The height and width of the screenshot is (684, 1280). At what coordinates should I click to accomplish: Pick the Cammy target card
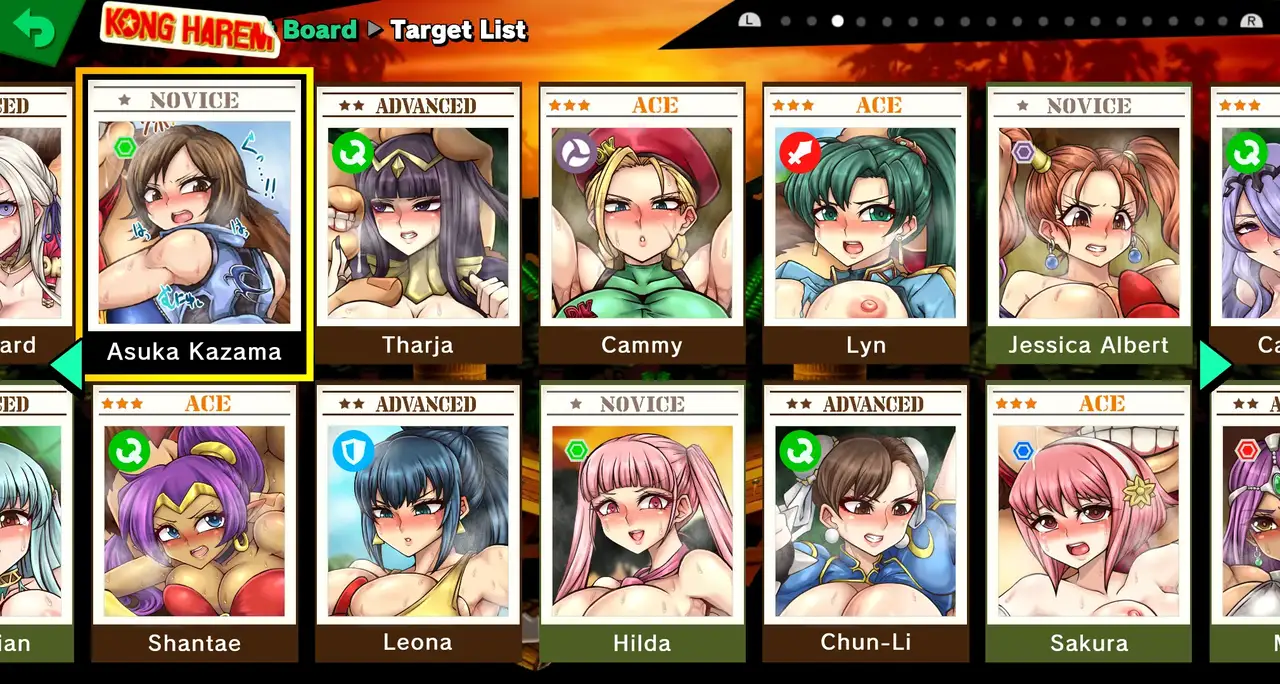point(642,225)
